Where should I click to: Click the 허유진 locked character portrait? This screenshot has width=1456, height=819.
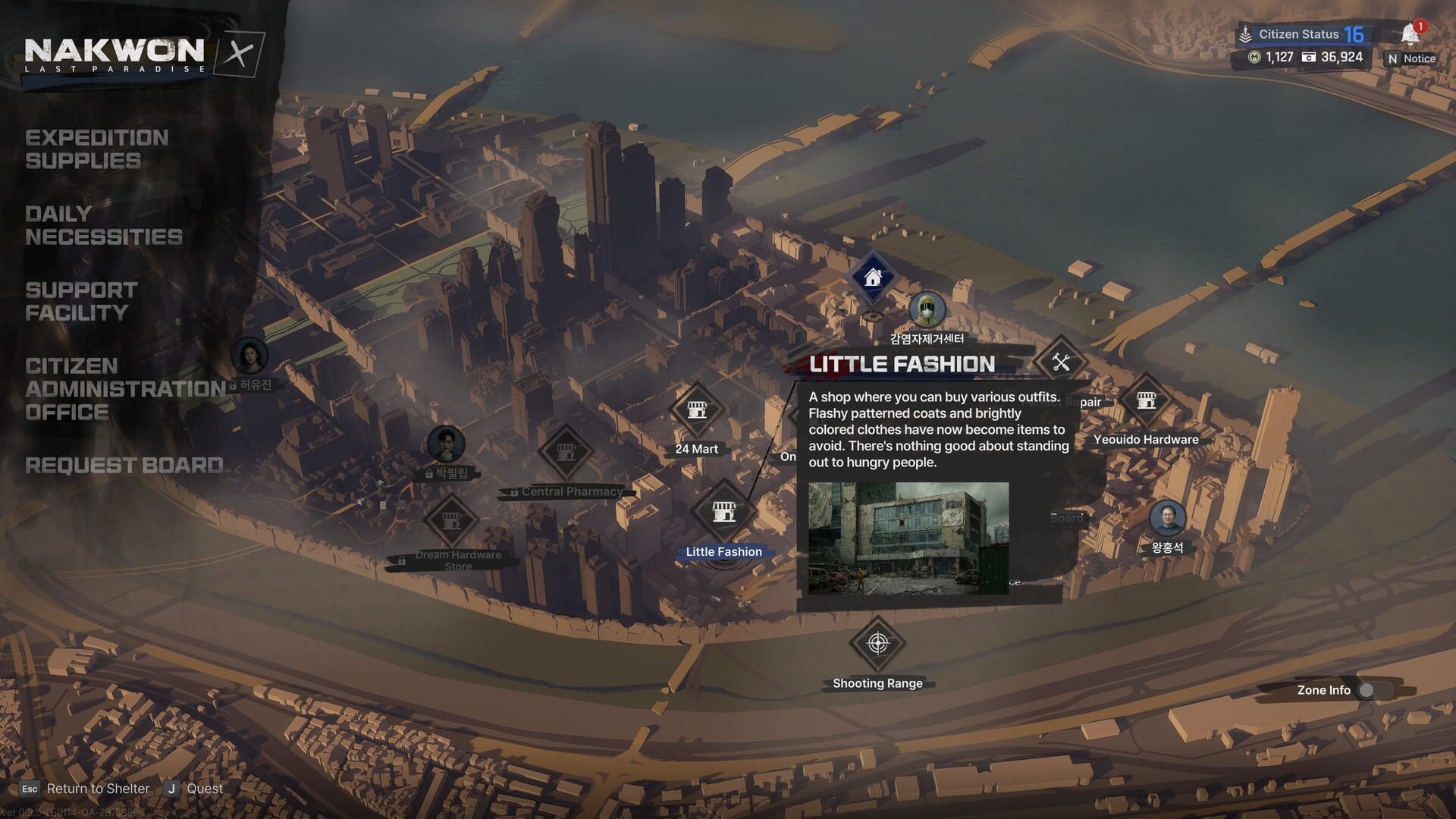click(x=249, y=356)
